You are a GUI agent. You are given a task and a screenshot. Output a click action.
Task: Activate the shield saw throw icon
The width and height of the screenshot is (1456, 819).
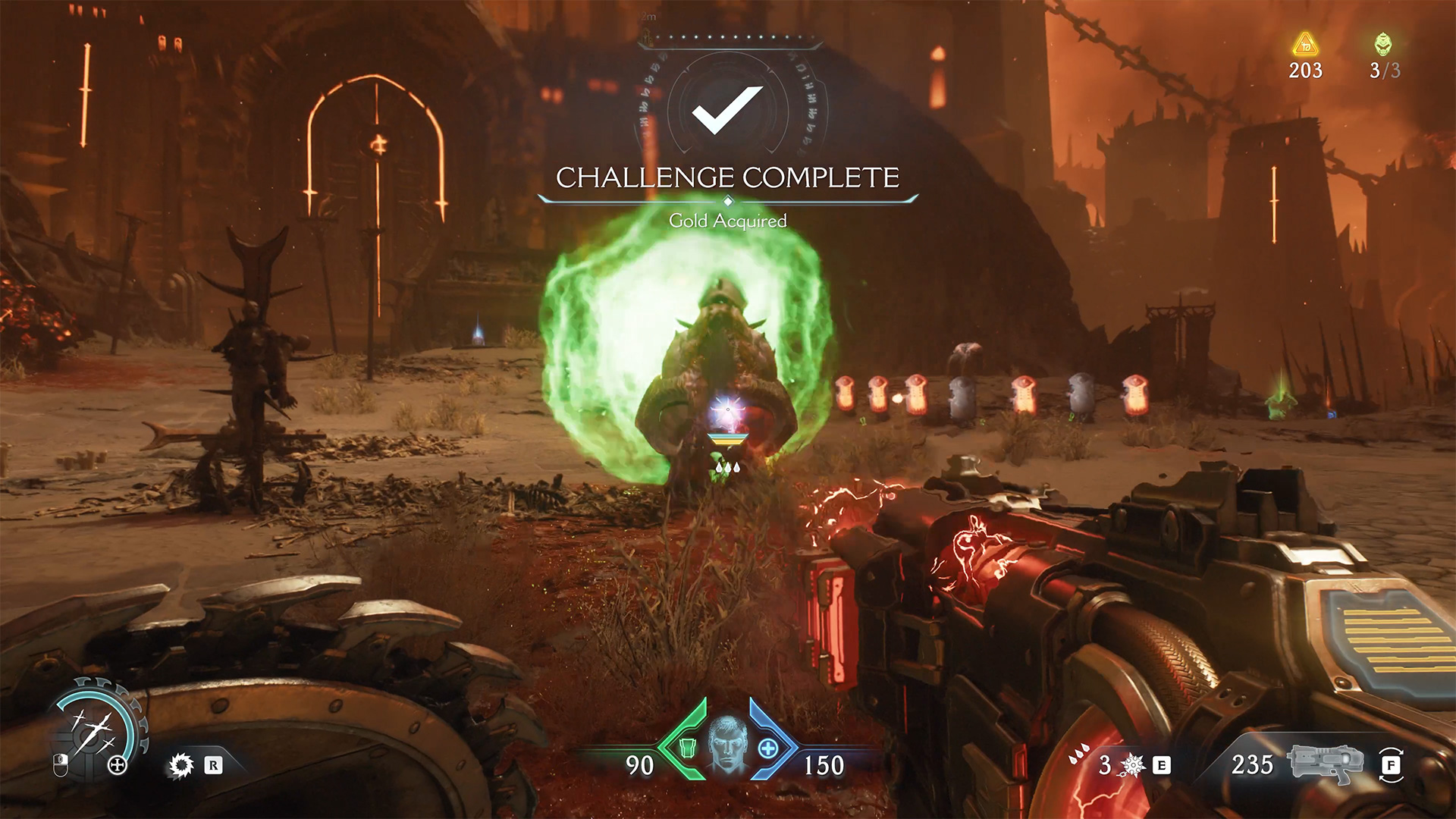(181, 765)
